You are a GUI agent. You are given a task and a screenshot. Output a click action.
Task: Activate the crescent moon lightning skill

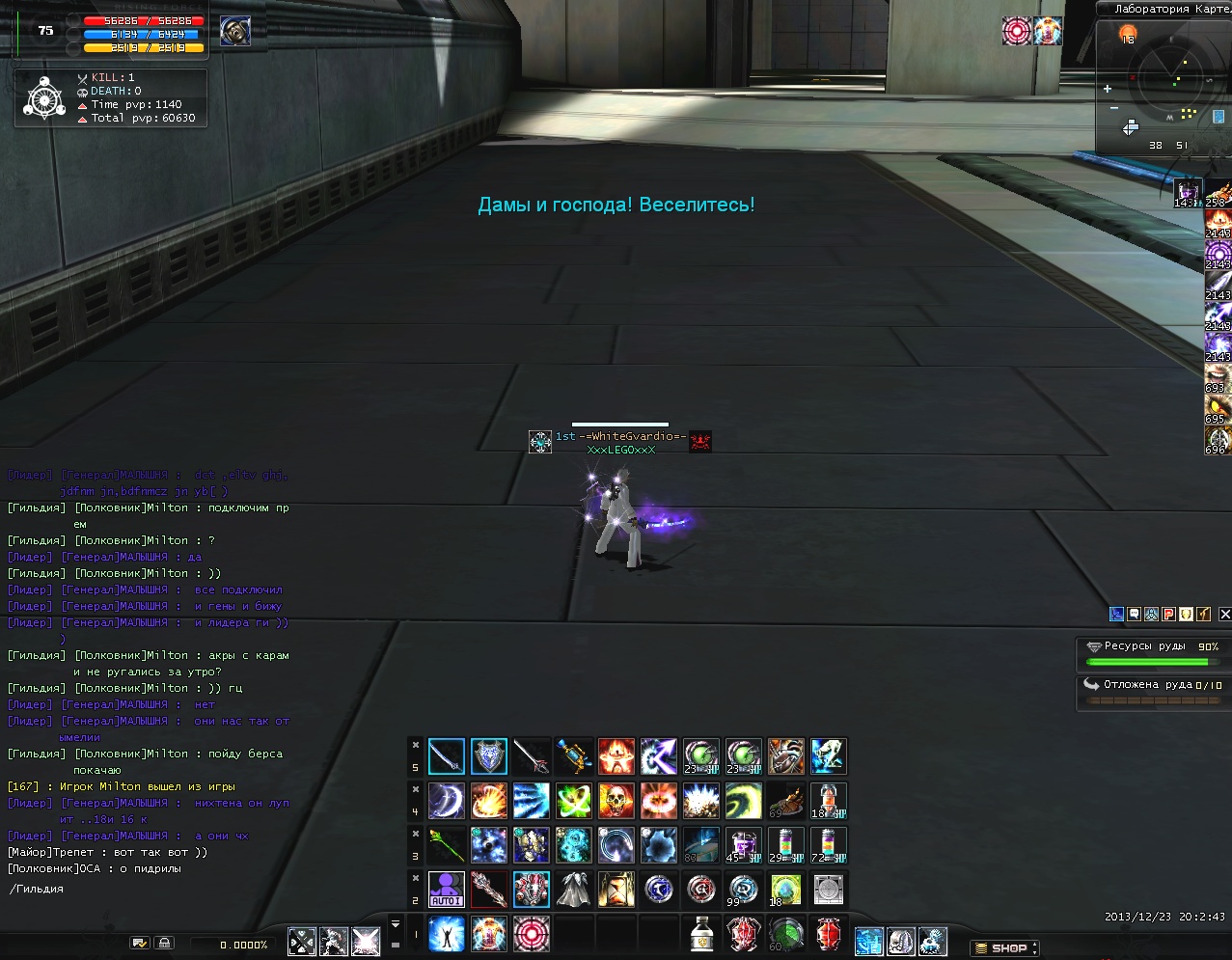[446, 801]
